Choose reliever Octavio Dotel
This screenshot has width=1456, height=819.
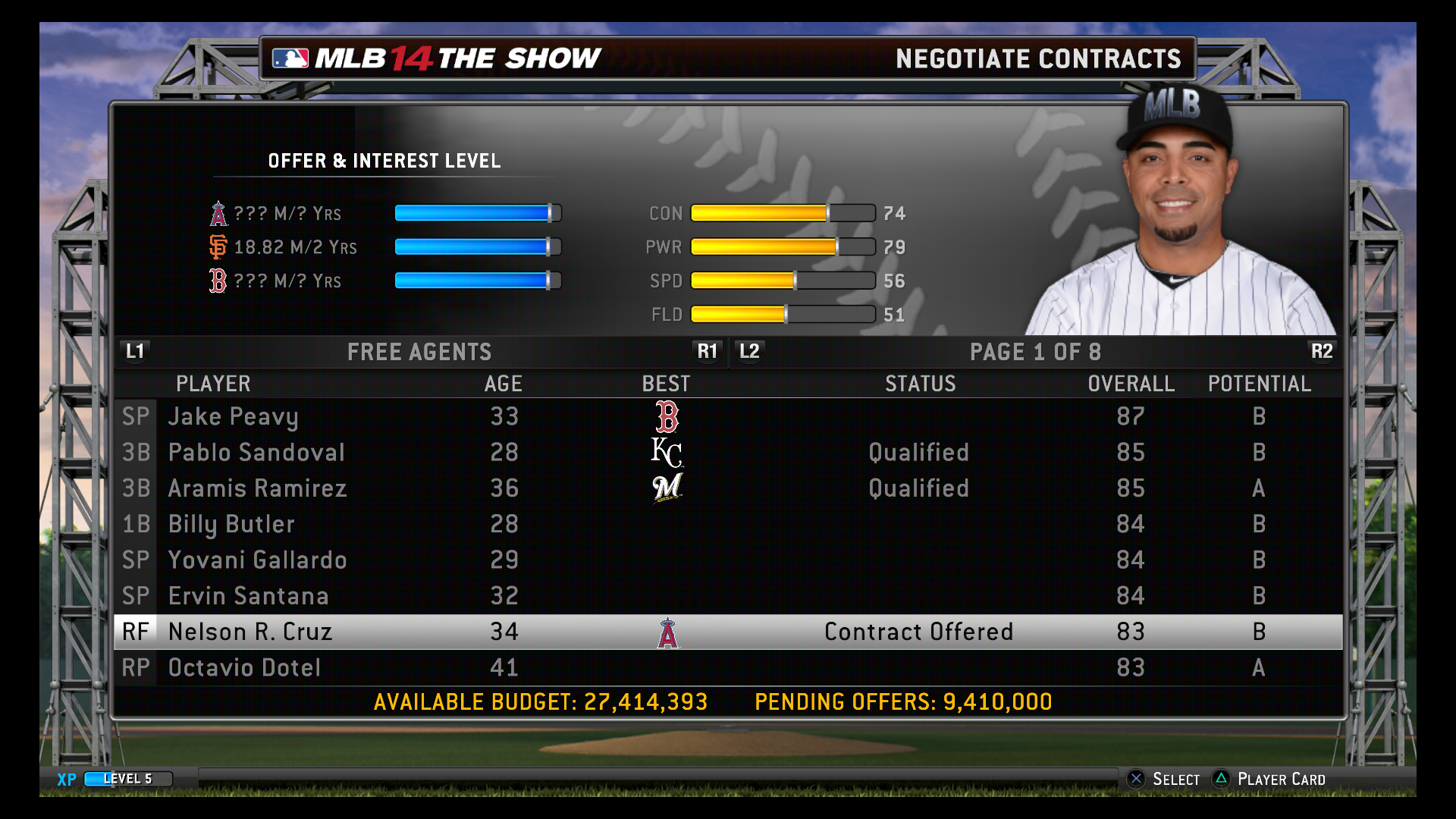(x=244, y=668)
